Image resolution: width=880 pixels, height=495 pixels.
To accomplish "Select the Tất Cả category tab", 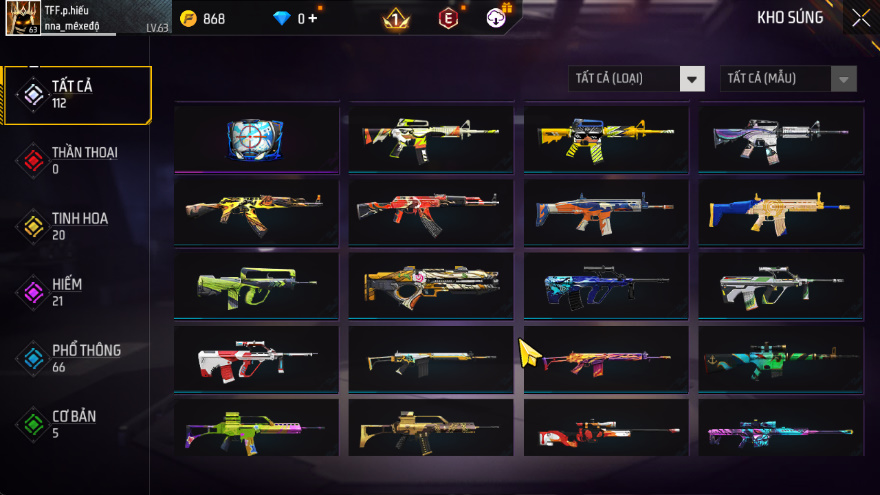I will click(x=76, y=94).
